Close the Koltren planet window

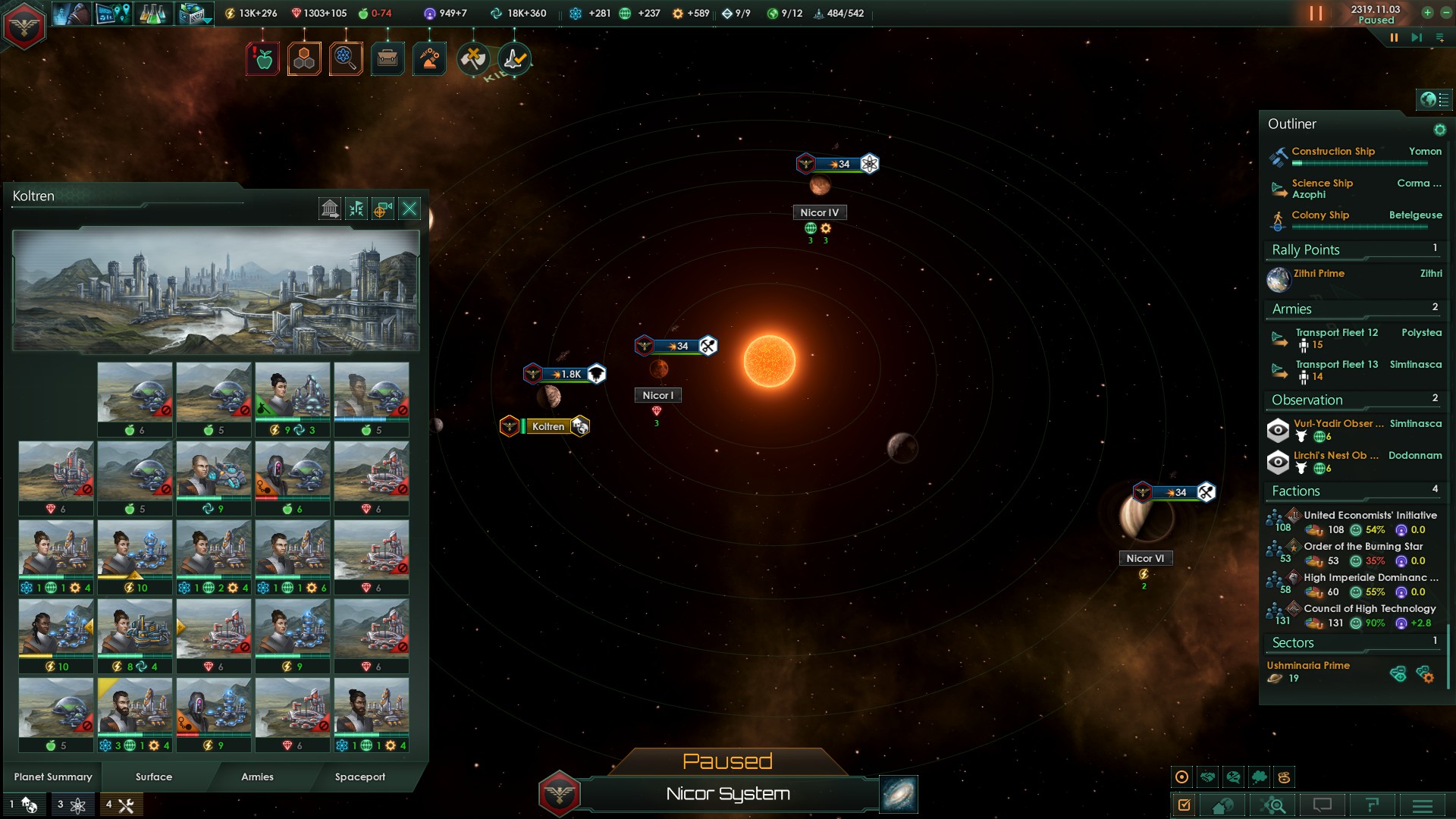pyautogui.click(x=409, y=209)
